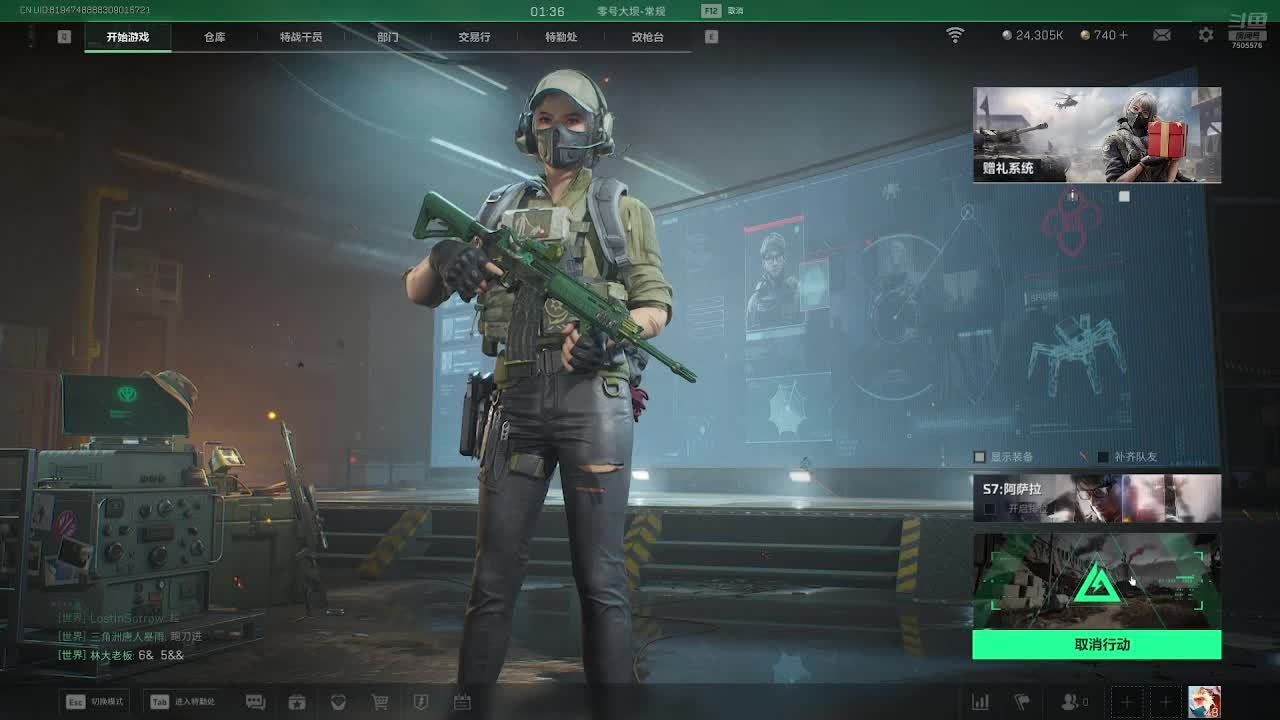Open the 赠礼系统 gift banner

tap(1097, 135)
